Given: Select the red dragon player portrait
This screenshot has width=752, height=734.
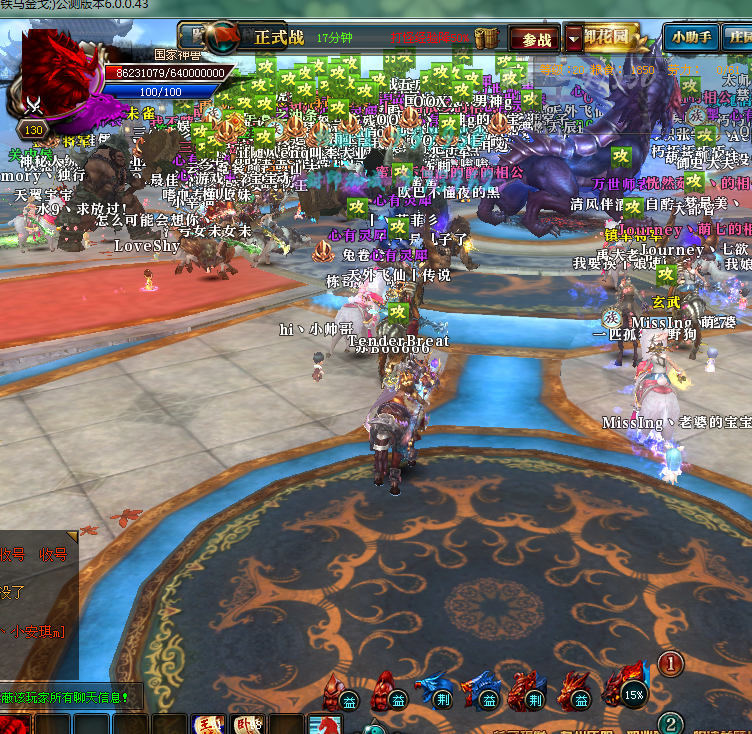Looking at the screenshot, I should click(58, 73).
